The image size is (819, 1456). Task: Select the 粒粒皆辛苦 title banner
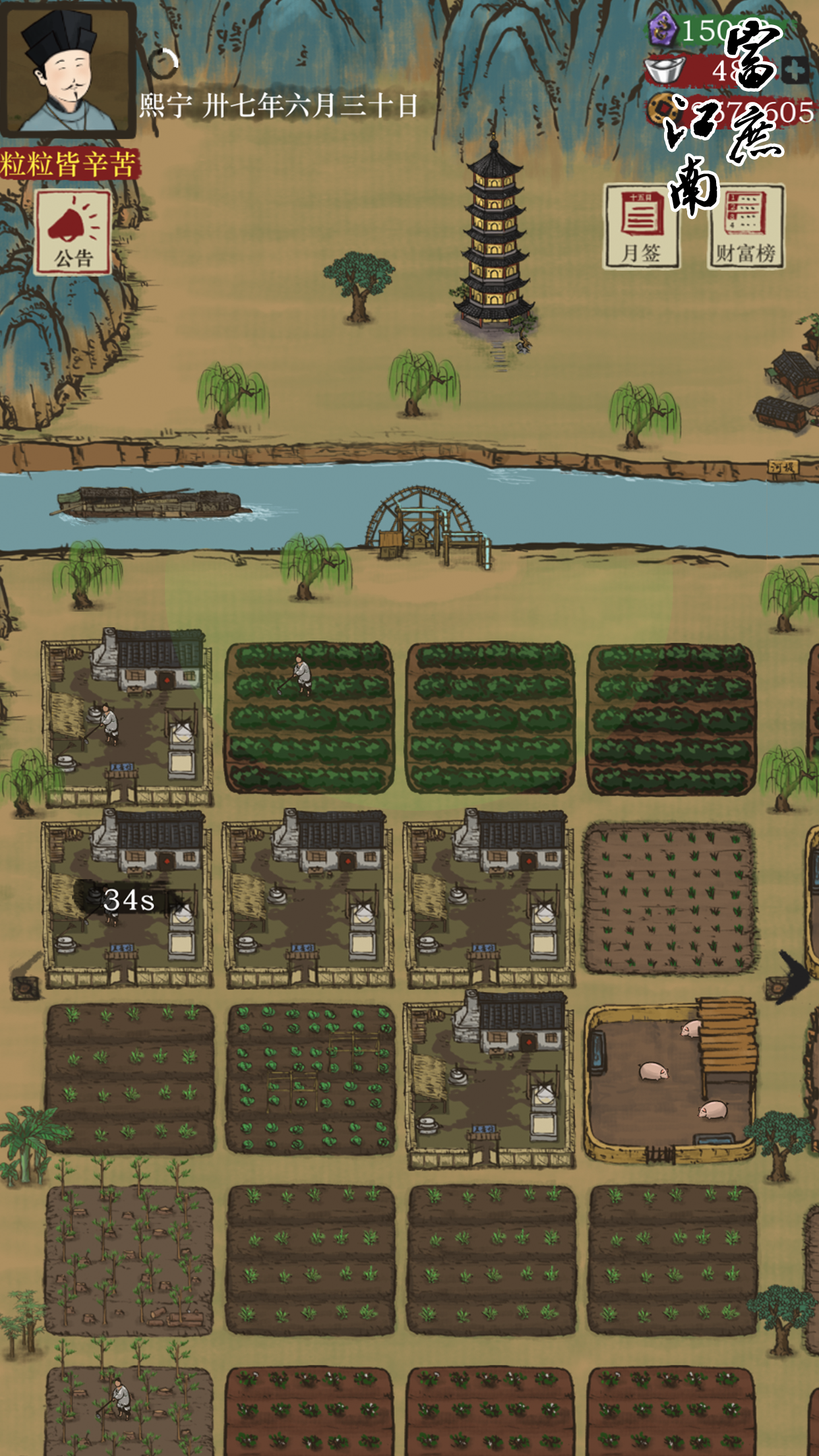pos(69,164)
